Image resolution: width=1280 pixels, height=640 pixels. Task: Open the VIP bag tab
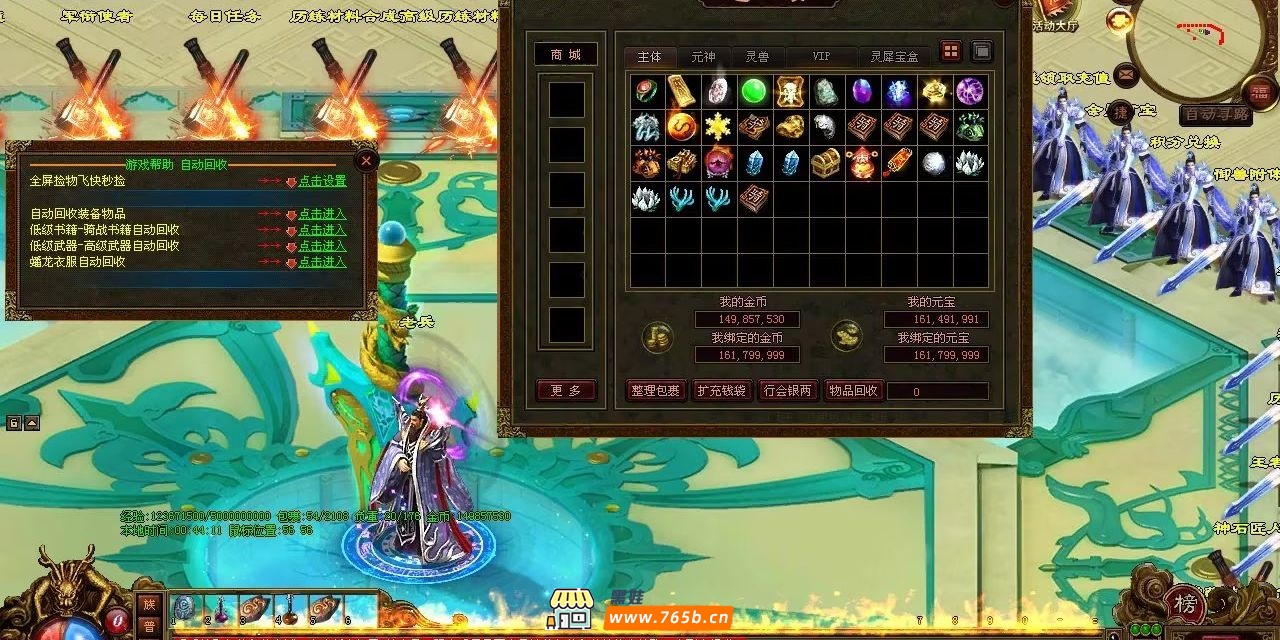click(x=821, y=57)
